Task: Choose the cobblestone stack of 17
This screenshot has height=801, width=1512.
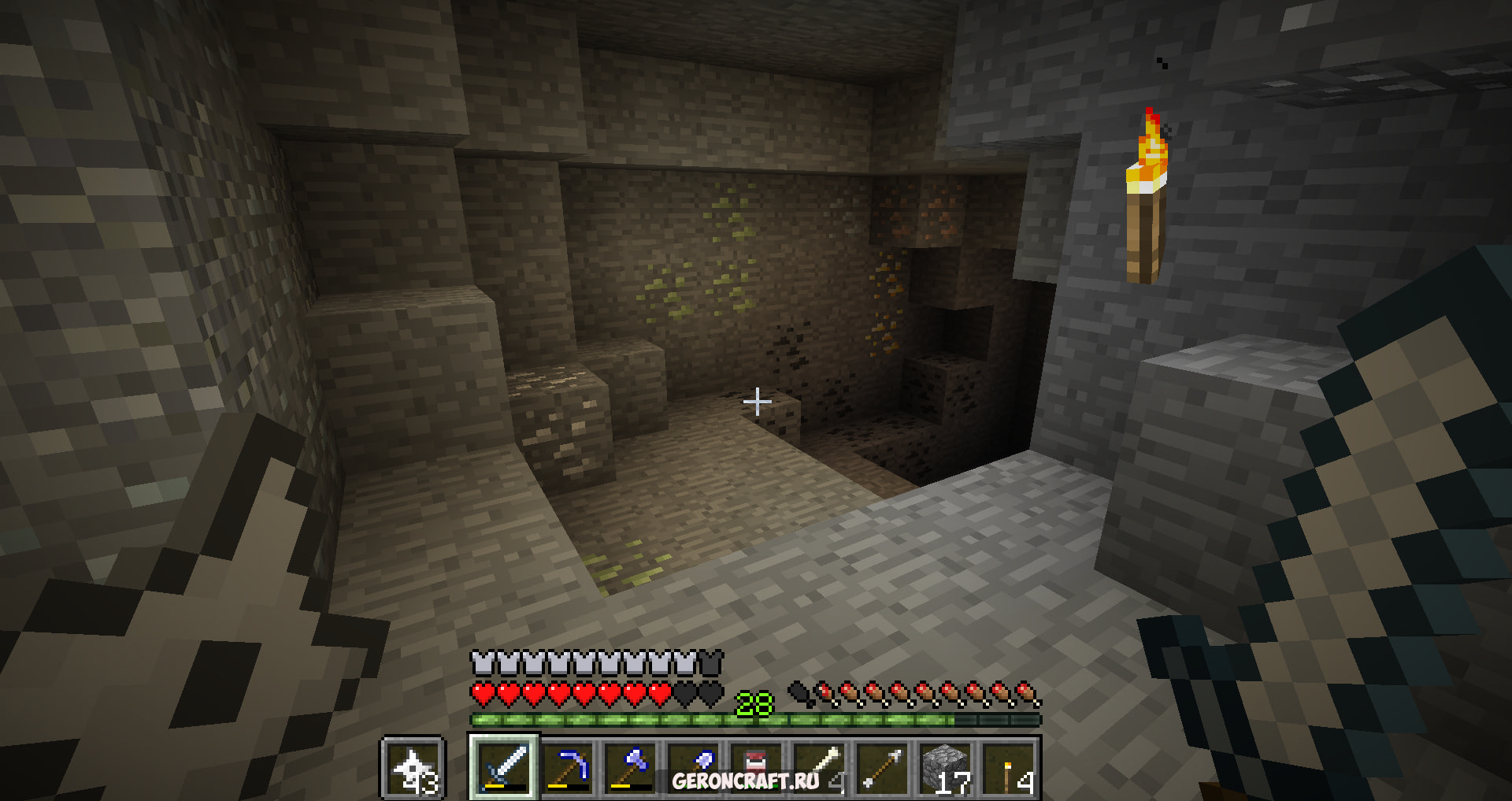Action: pos(945,767)
